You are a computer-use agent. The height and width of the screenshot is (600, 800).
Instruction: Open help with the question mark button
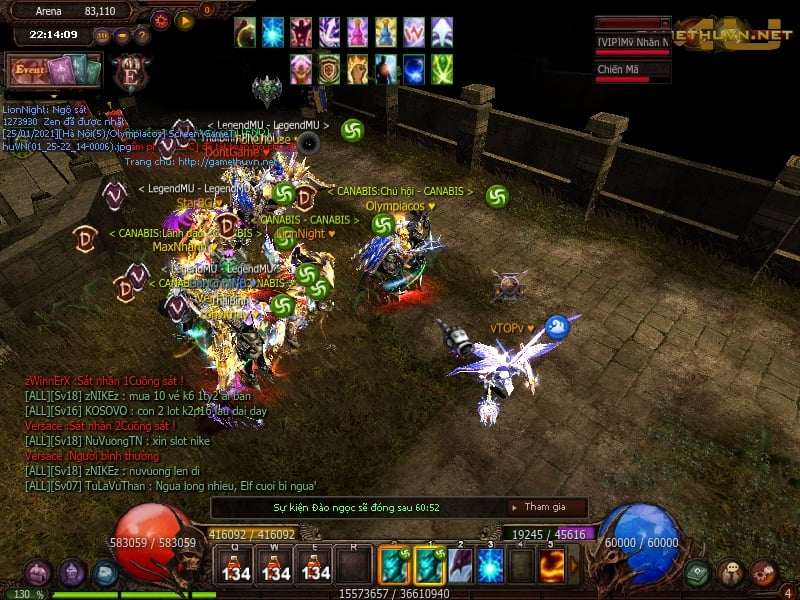[142, 35]
